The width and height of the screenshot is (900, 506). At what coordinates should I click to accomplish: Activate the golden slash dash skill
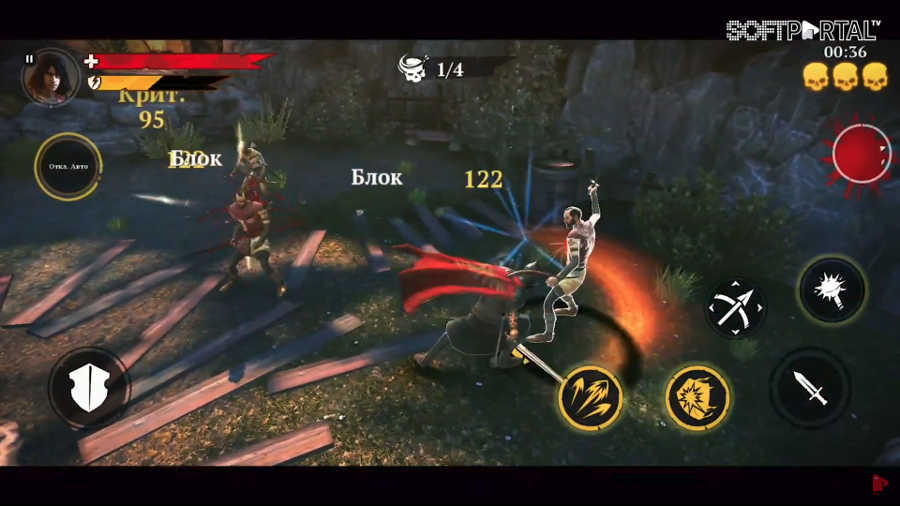(x=590, y=397)
